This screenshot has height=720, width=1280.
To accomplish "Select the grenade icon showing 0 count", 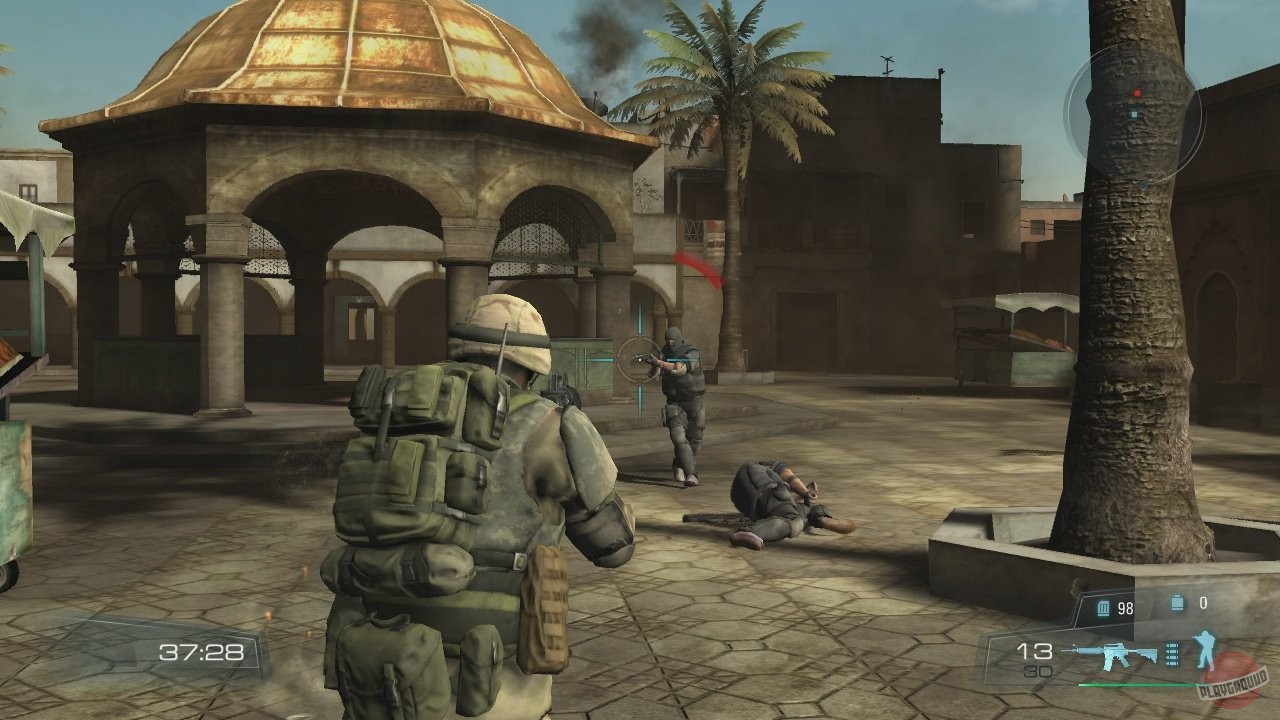I will [x=1177, y=603].
